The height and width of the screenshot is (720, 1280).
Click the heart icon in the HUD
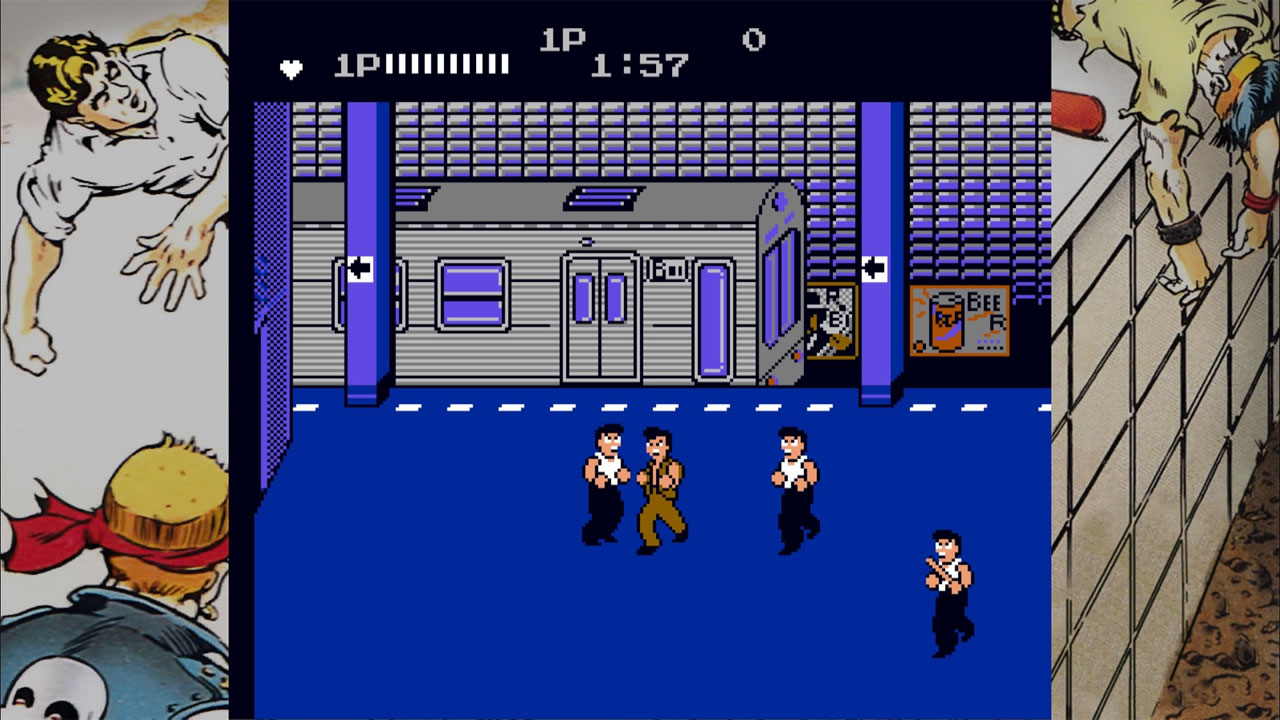tap(291, 67)
